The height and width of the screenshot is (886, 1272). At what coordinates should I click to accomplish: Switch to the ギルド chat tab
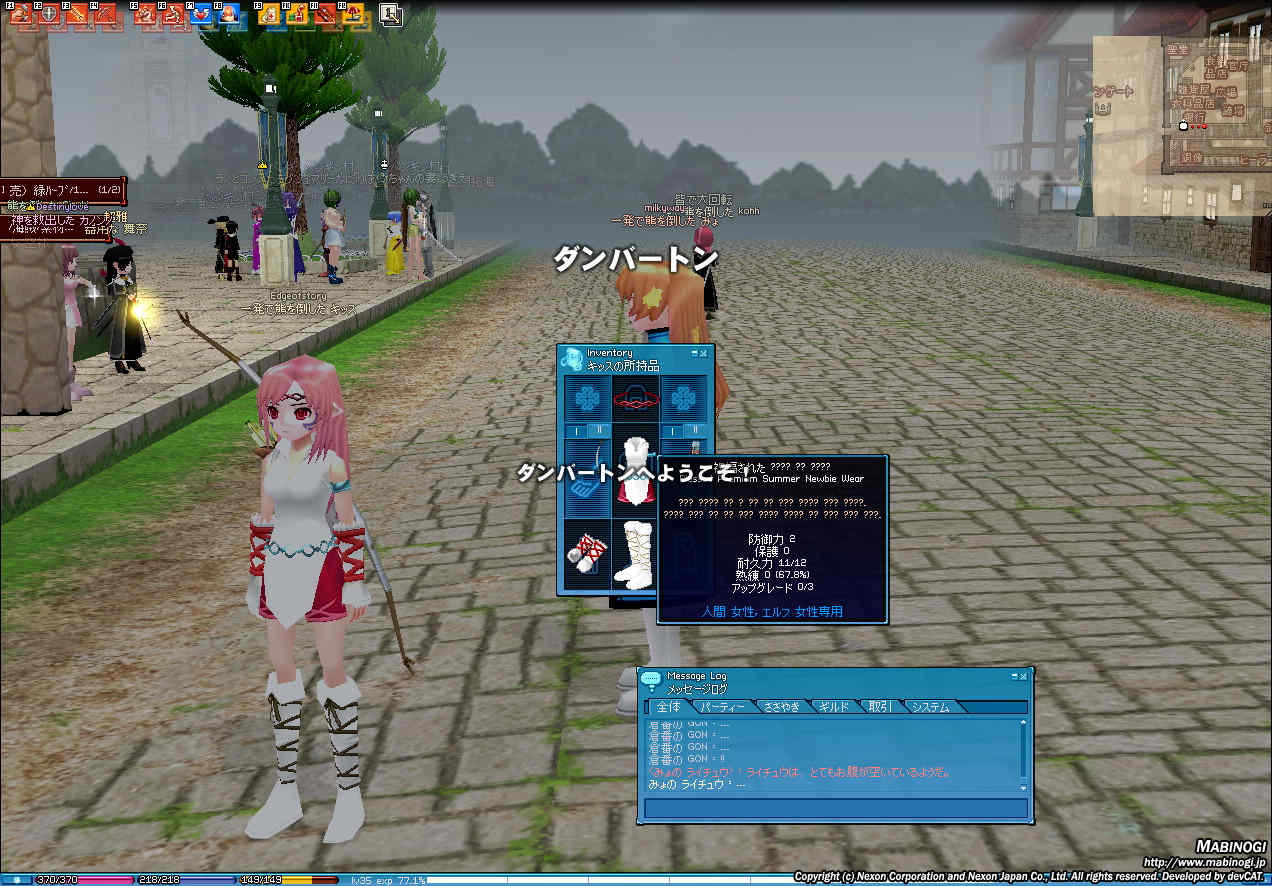click(x=833, y=707)
